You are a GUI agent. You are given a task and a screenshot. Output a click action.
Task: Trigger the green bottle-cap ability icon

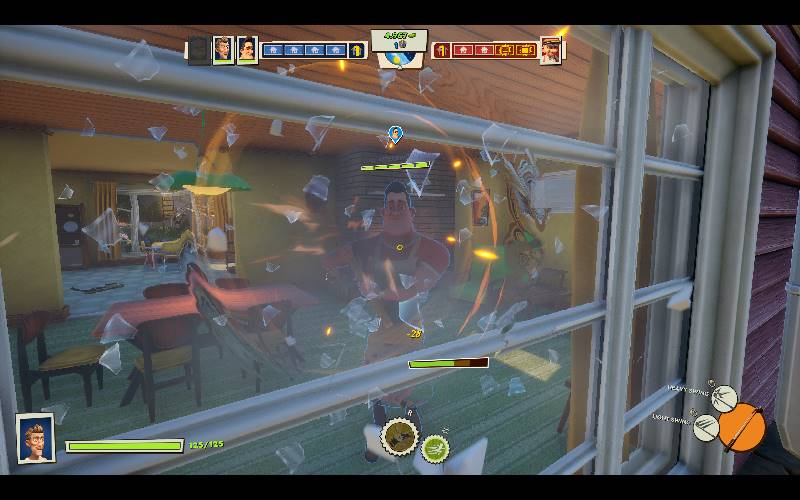click(x=435, y=449)
